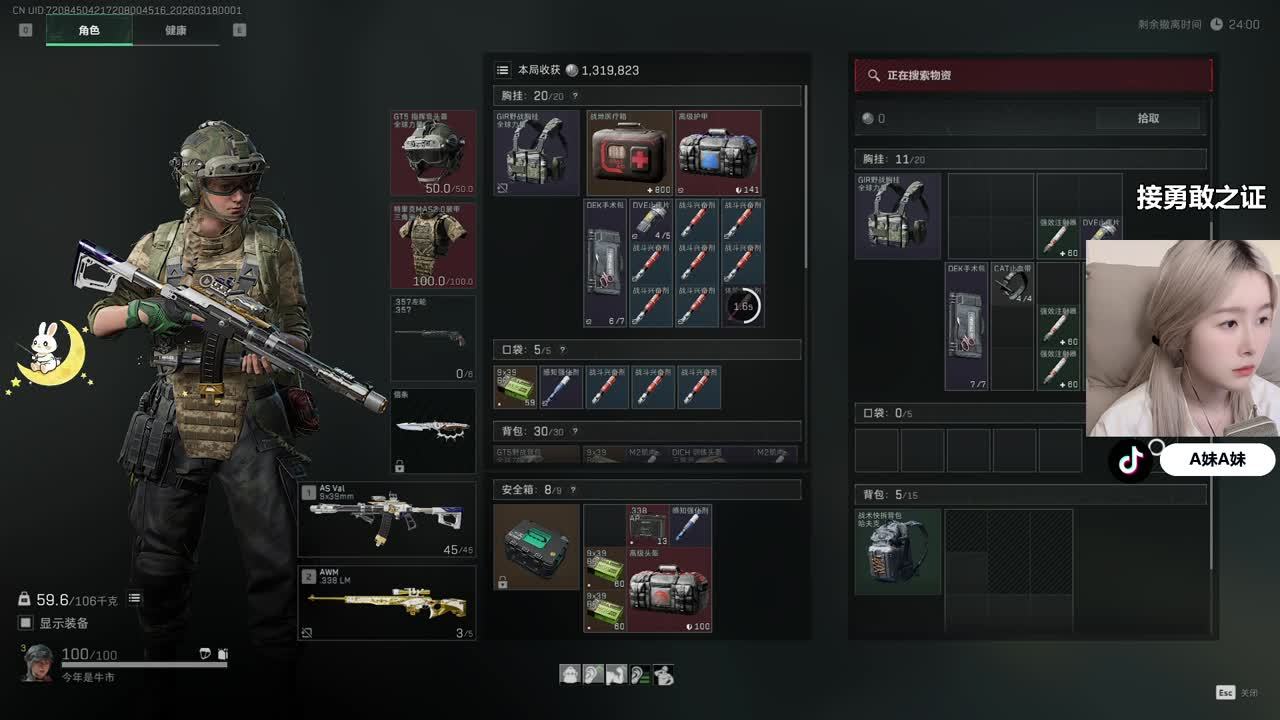Select the 角色 tab
The image size is (1280, 720).
coord(89,30)
